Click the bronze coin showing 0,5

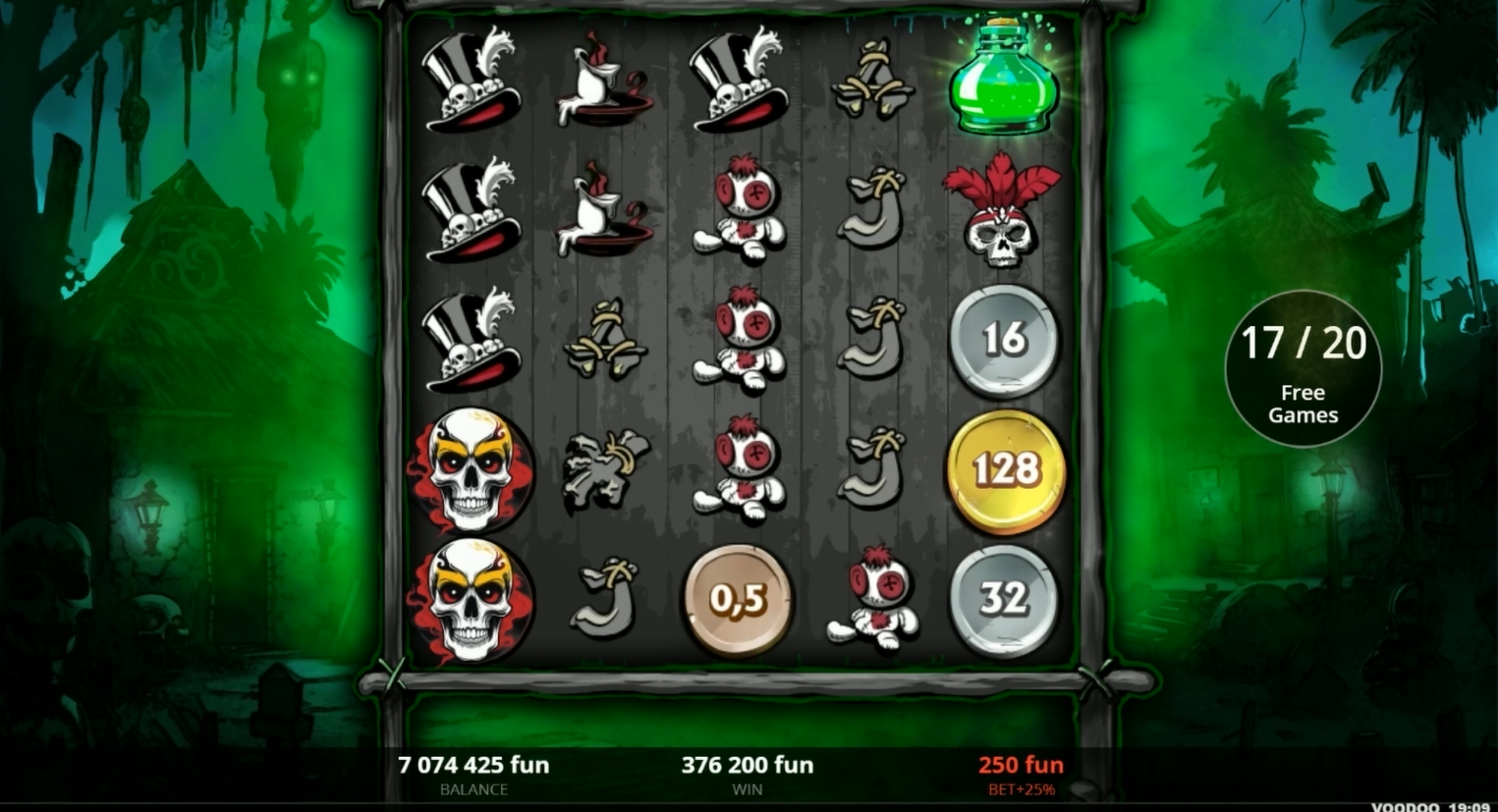[737, 602]
